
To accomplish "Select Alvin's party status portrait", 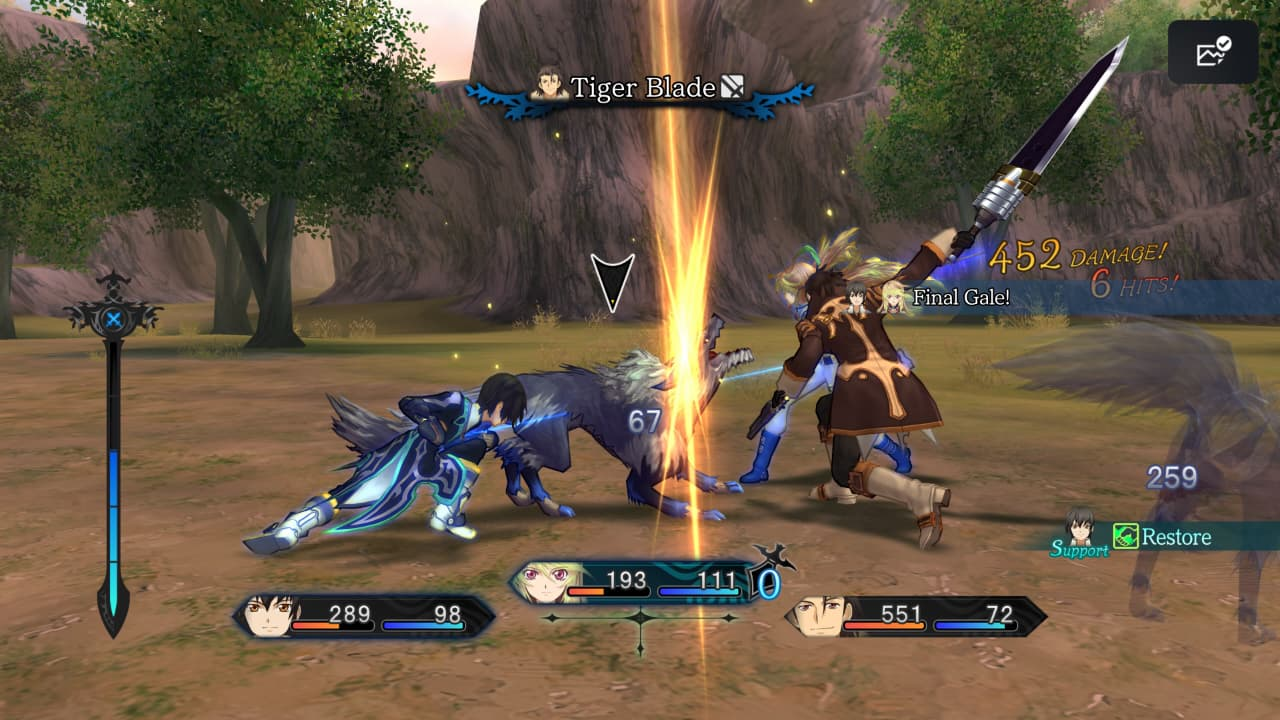I will 820,616.
